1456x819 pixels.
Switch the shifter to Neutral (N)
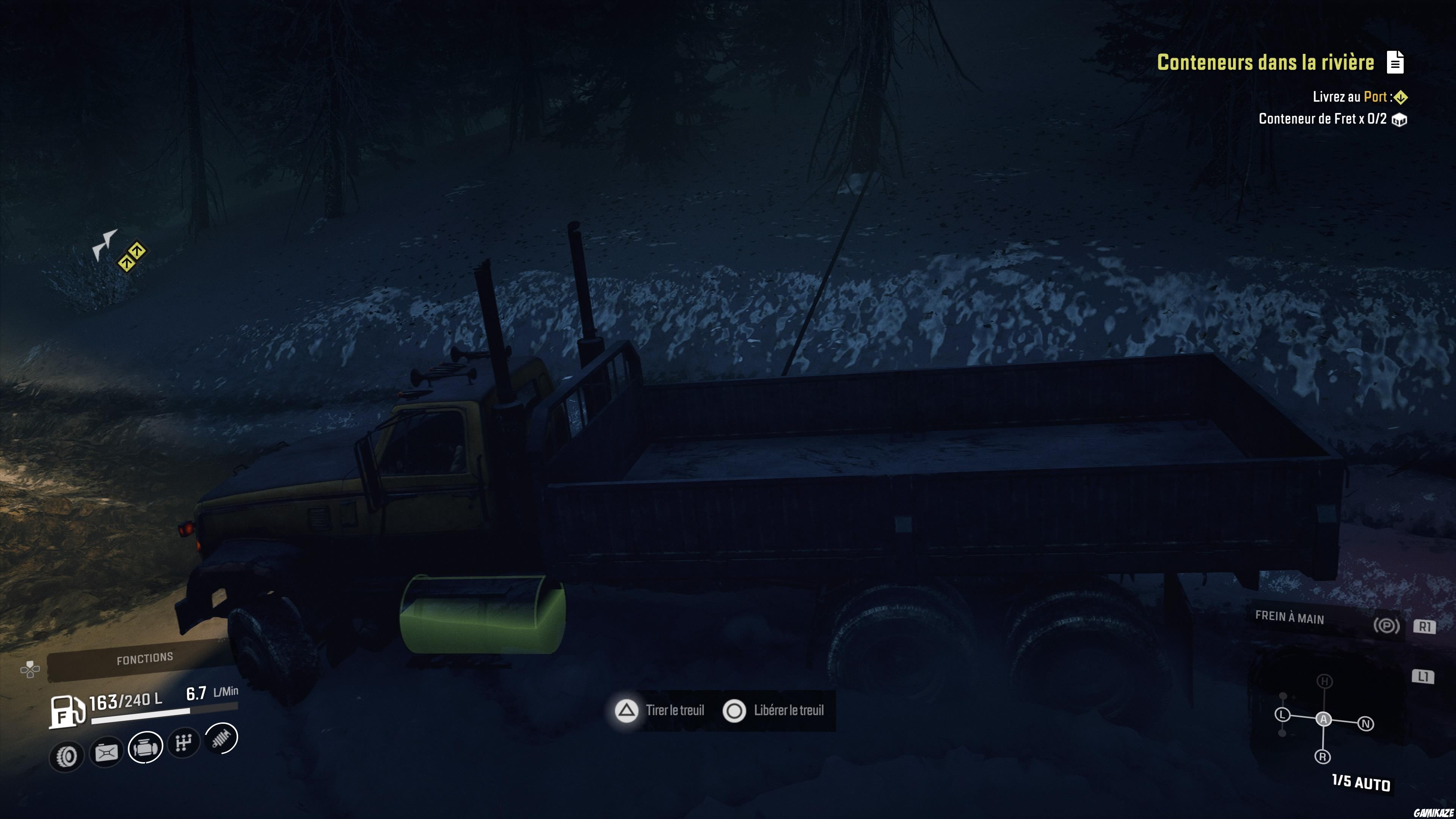point(1365,723)
